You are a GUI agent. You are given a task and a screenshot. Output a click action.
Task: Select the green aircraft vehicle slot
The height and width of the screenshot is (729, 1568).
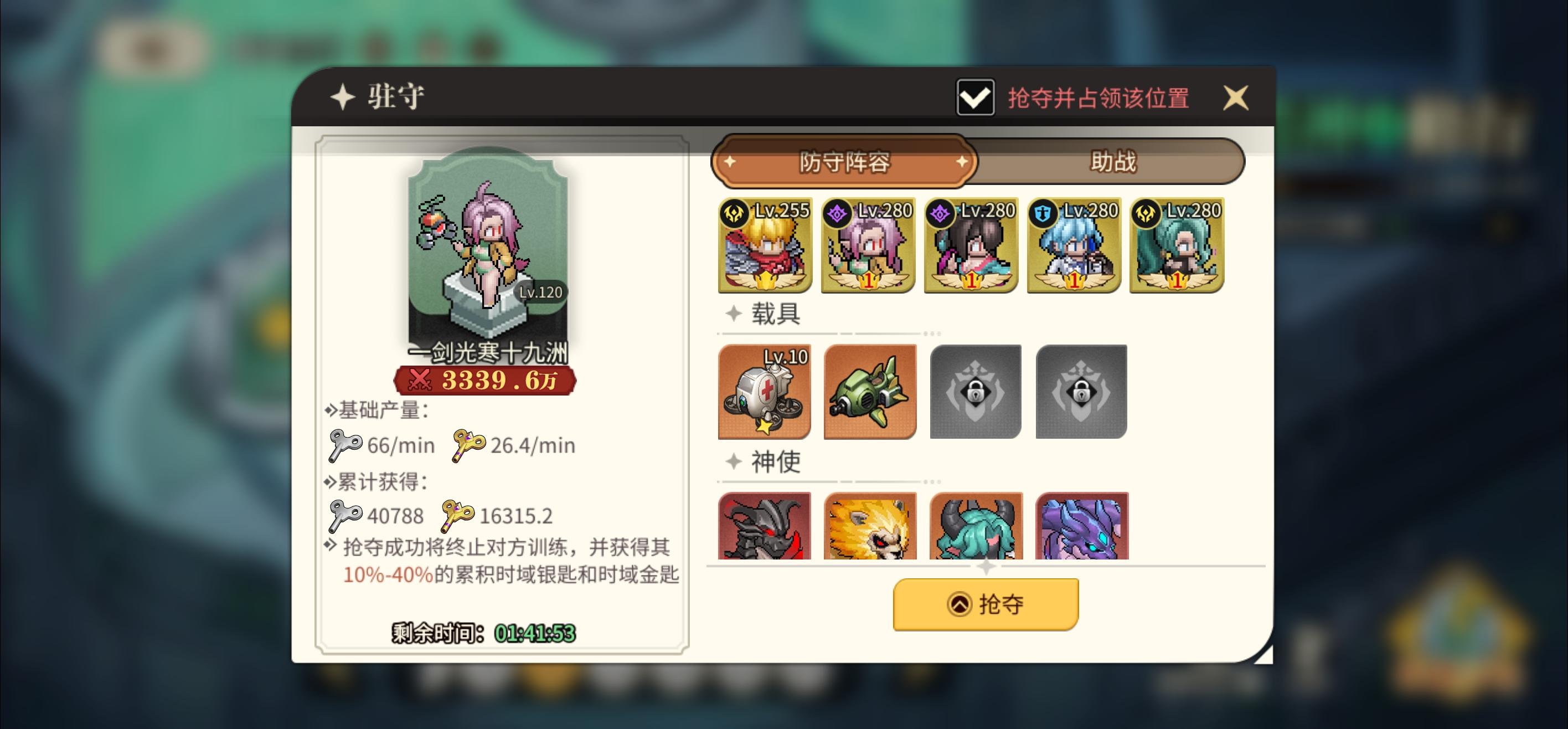870,393
